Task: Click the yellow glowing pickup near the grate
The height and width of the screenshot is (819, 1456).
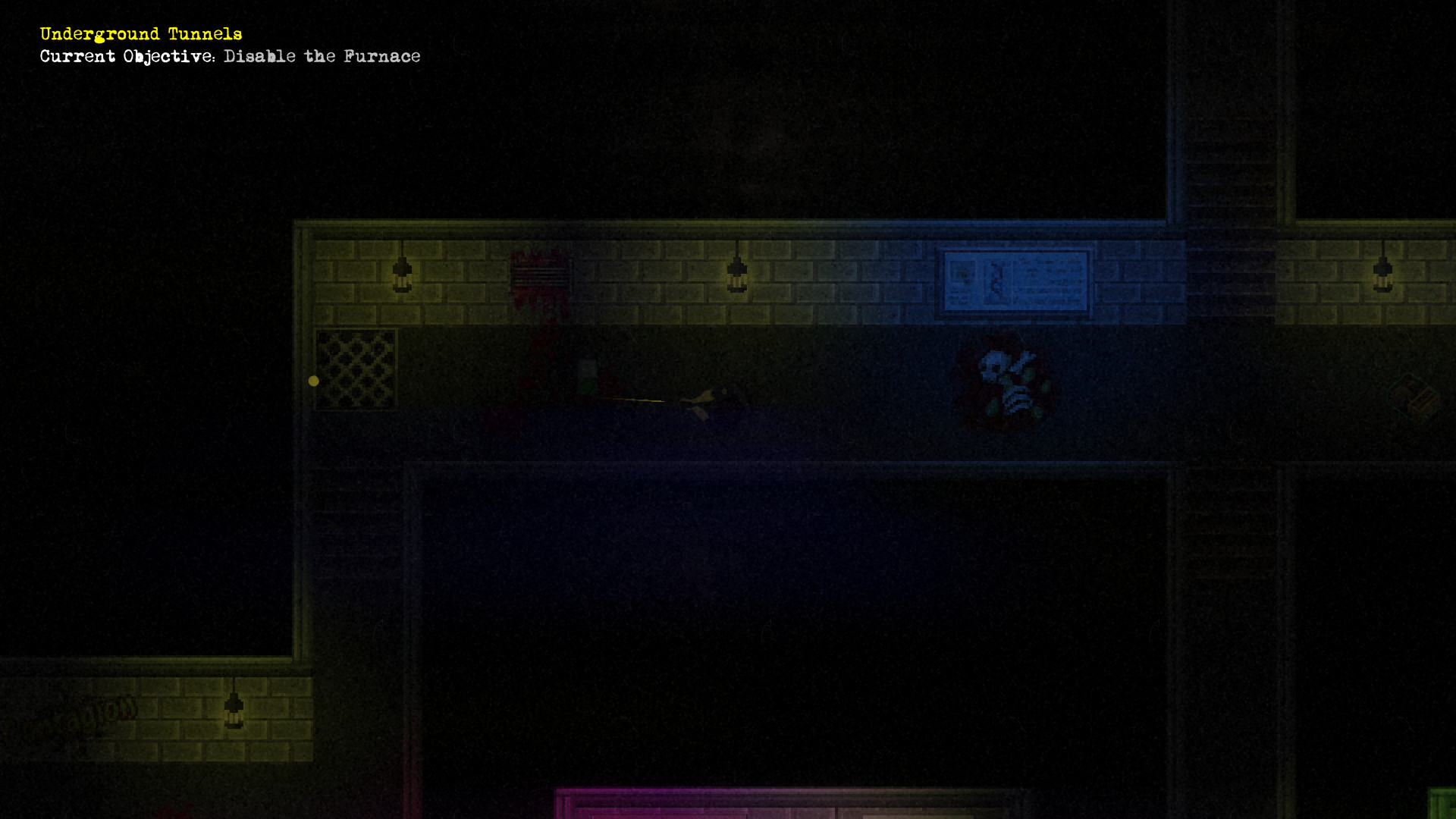Action: pyautogui.click(x=314, y=381)
